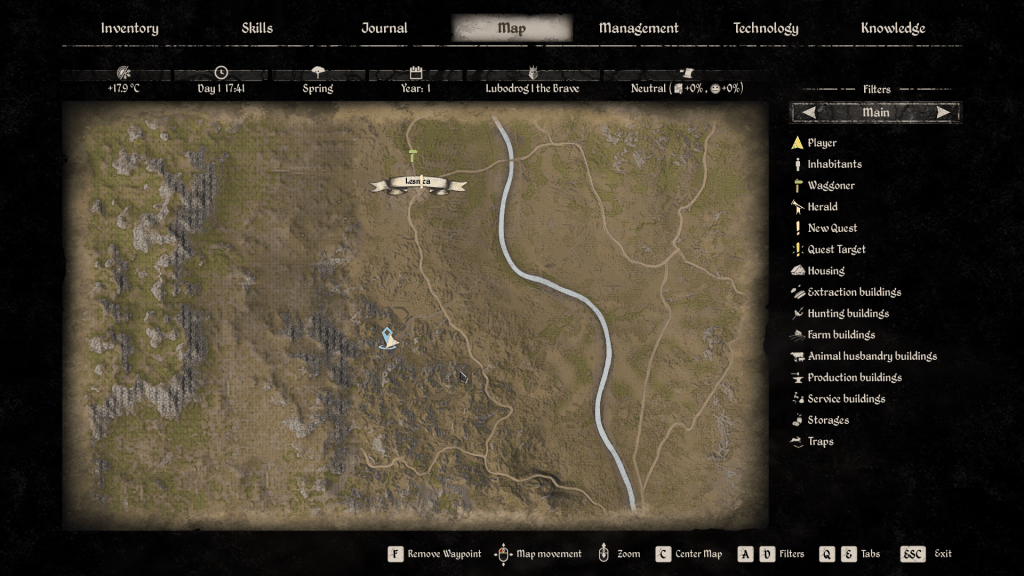Toggle the Extraction buildings filter
Screen dimensions: 1024x576
coord(854,292)
